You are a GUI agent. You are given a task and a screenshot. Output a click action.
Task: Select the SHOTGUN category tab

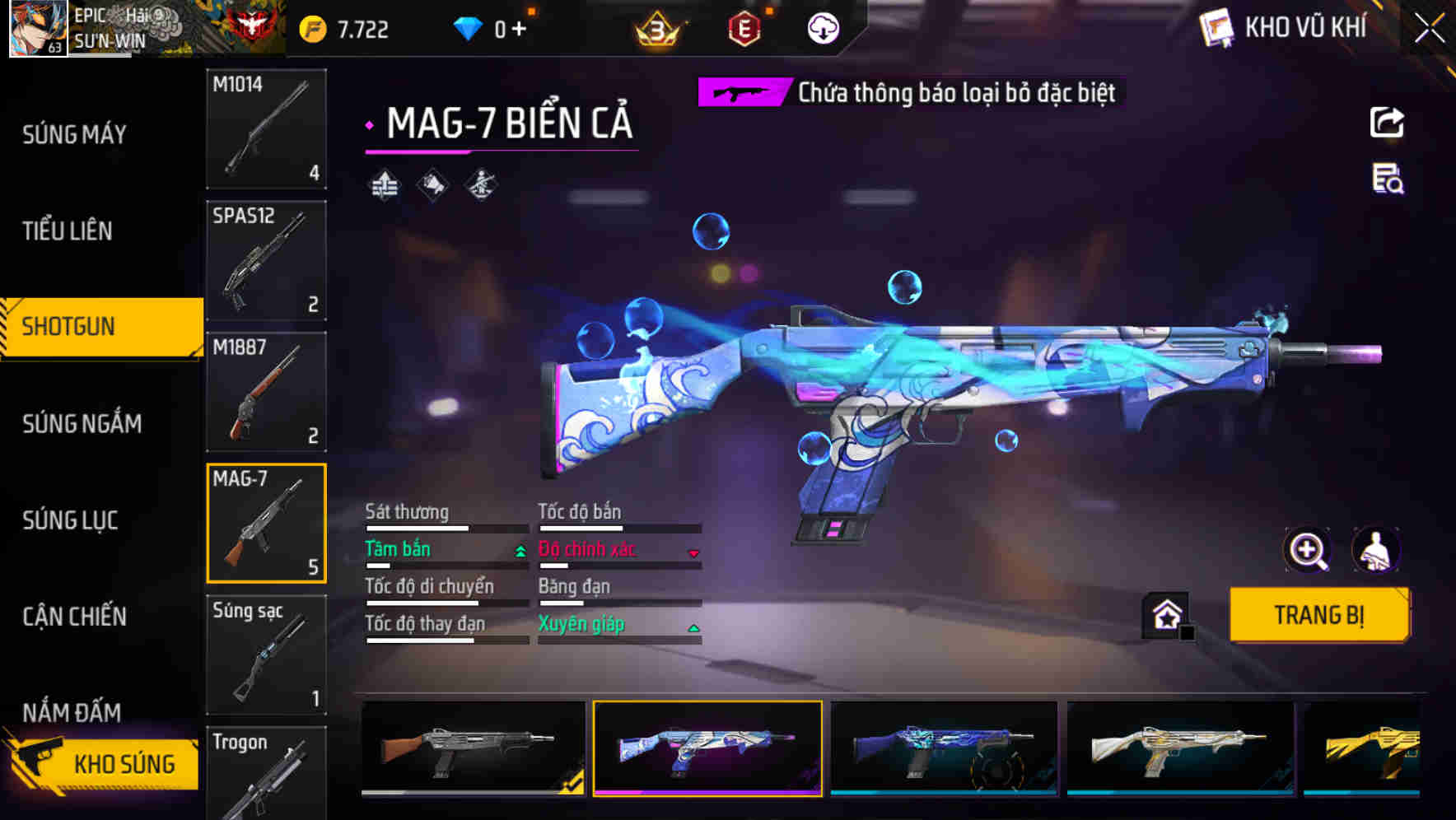69,326
